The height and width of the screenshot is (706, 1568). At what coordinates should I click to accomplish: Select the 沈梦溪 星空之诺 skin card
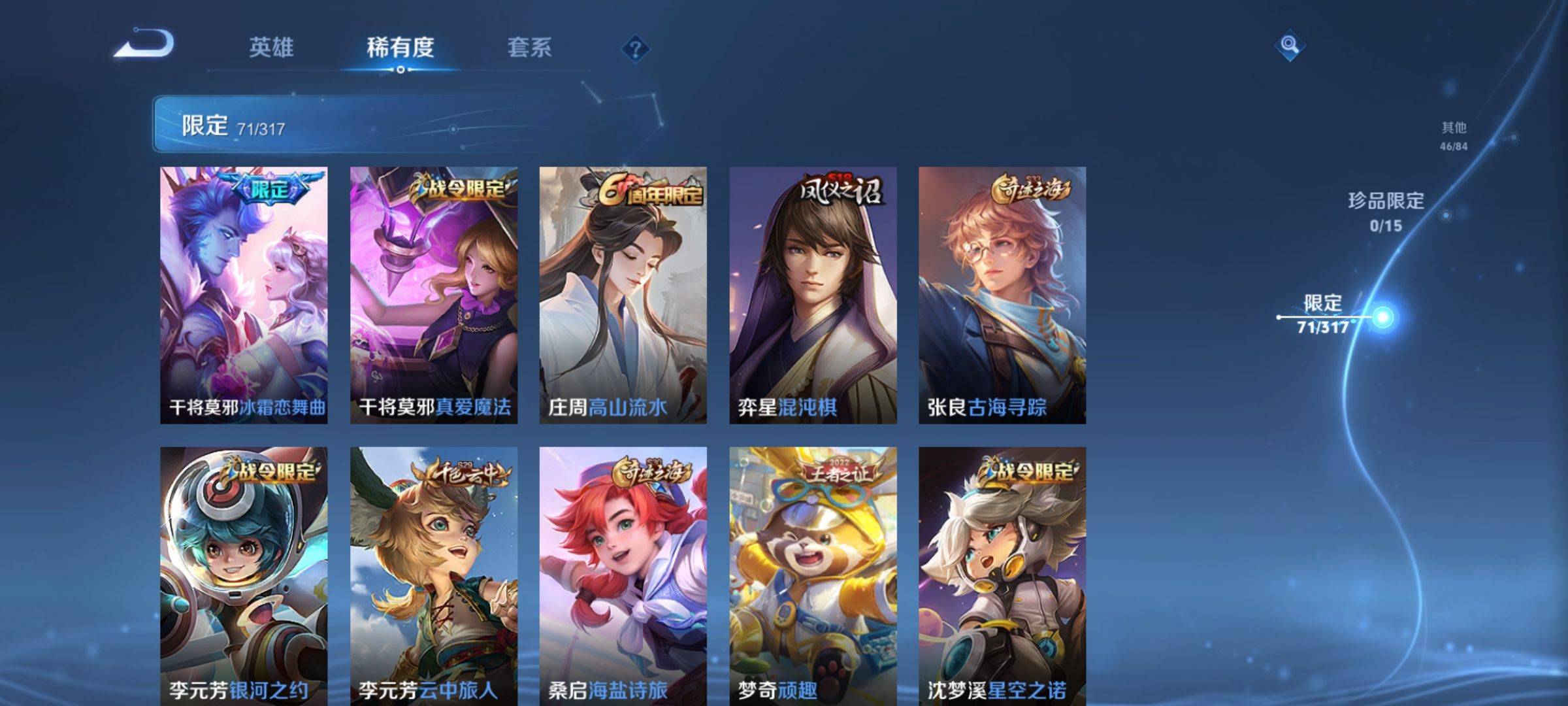click(1002, 575)
